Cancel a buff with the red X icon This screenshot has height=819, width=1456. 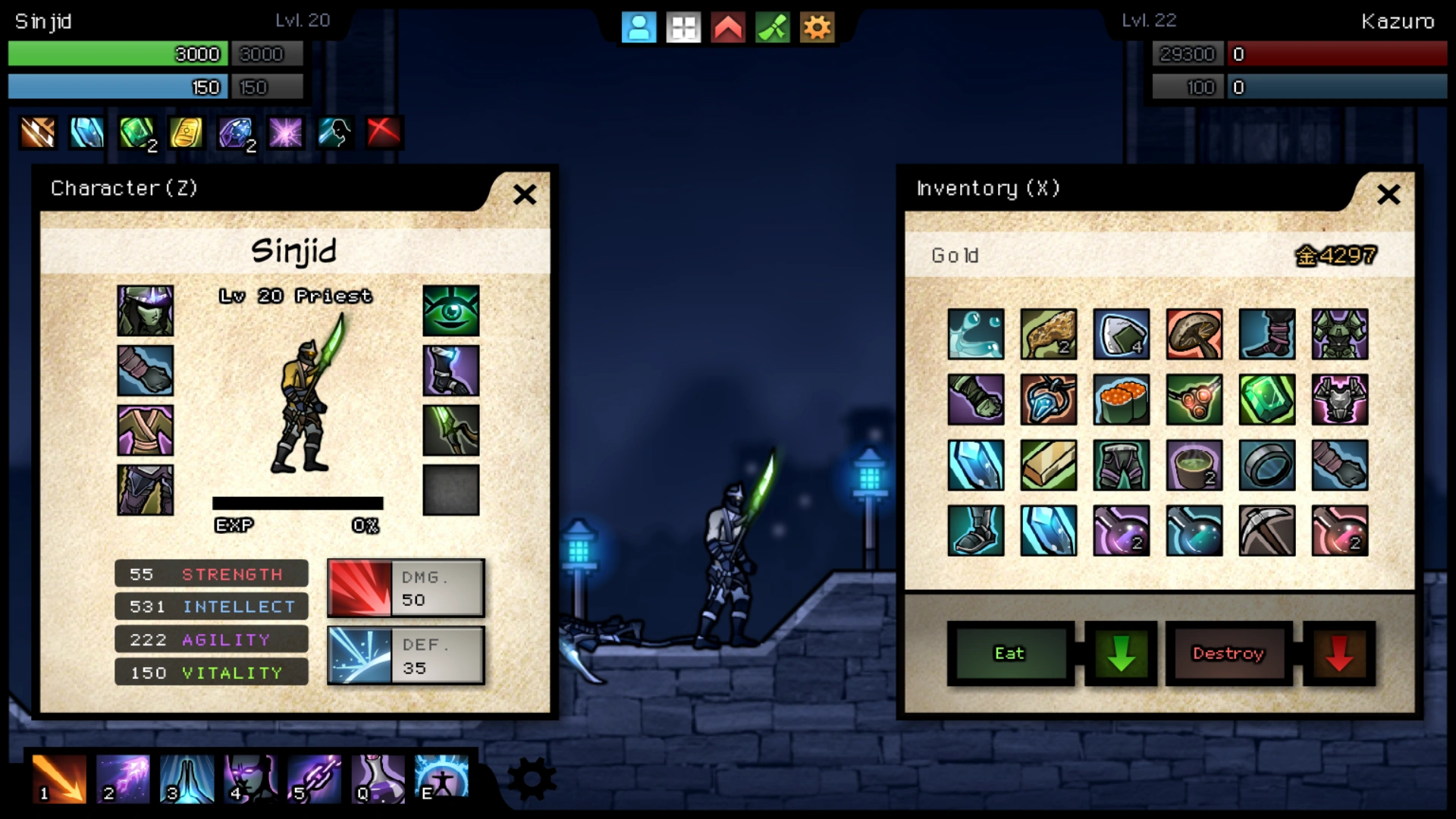(x=383, y=133)
